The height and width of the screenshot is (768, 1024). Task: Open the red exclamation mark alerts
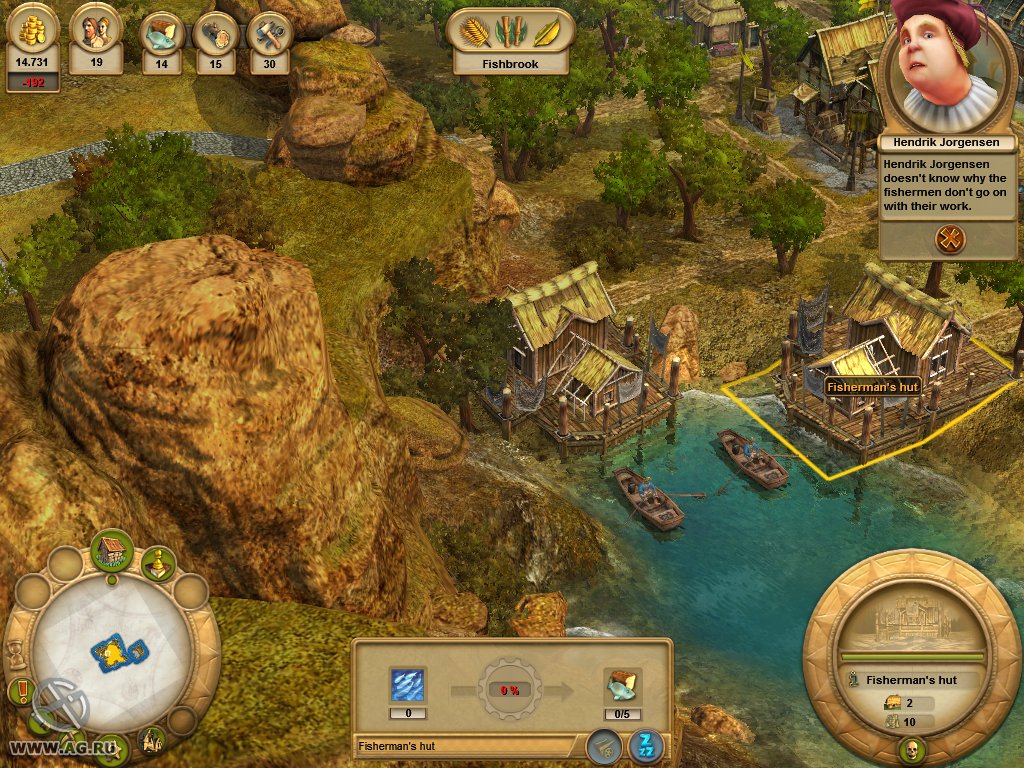point(20,690)
